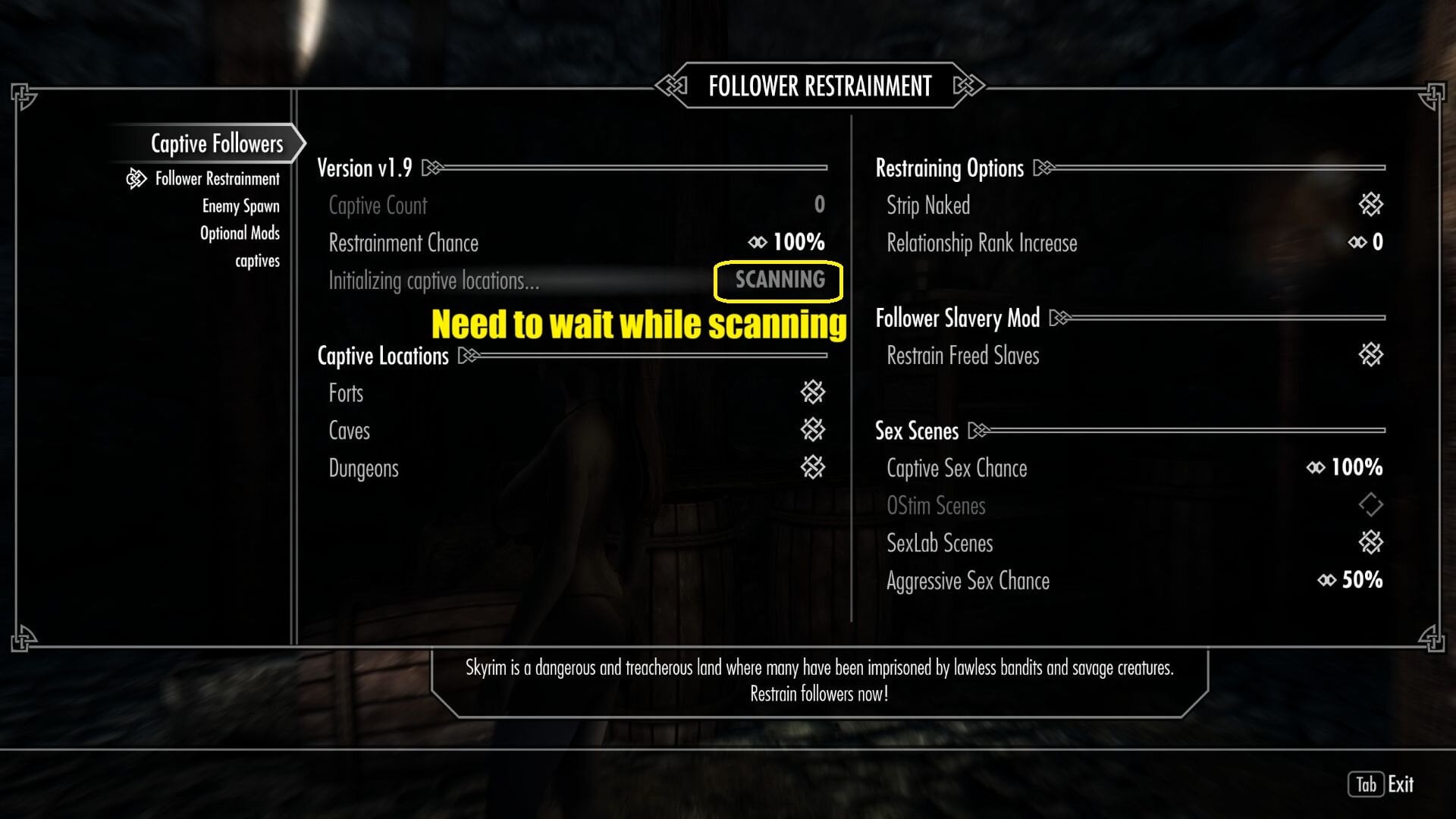Toggle Strip Naked restraining option

tap(1370, 205)
